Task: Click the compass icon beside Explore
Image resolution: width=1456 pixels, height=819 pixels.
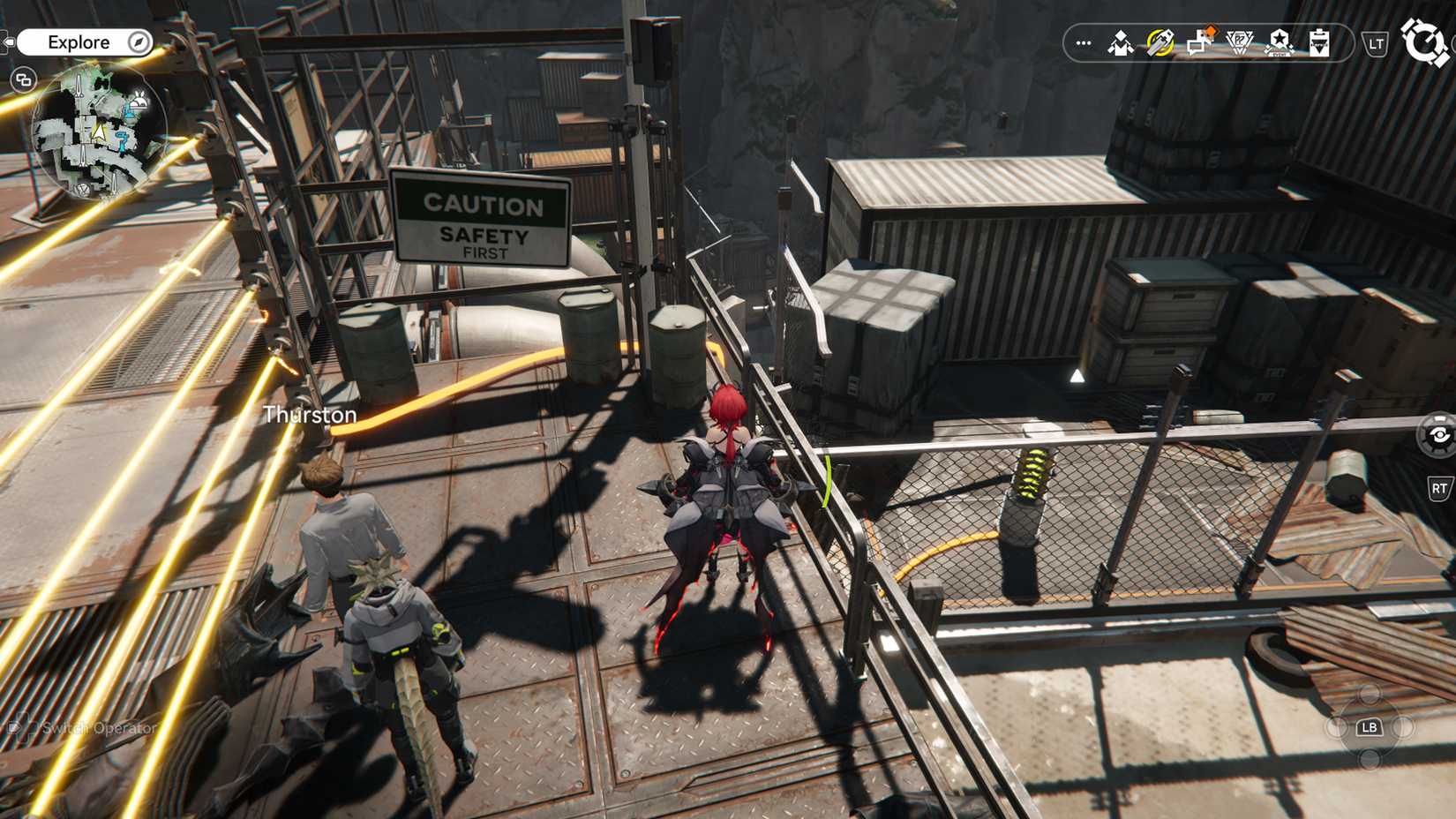Action: point(139,42)
